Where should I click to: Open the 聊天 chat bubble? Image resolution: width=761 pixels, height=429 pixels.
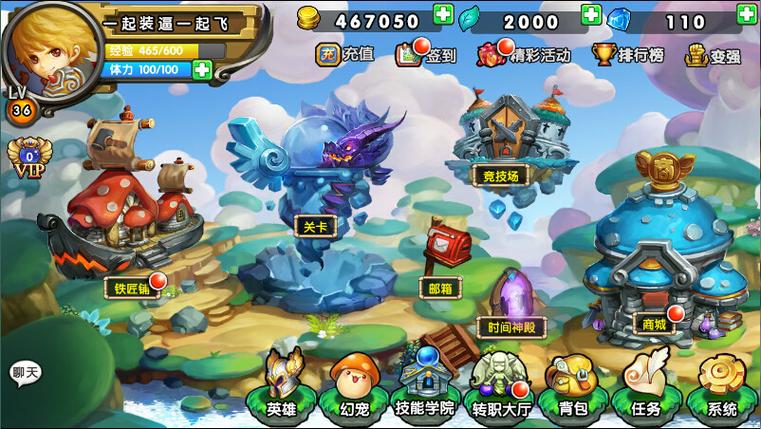click(x=26, y=374)
